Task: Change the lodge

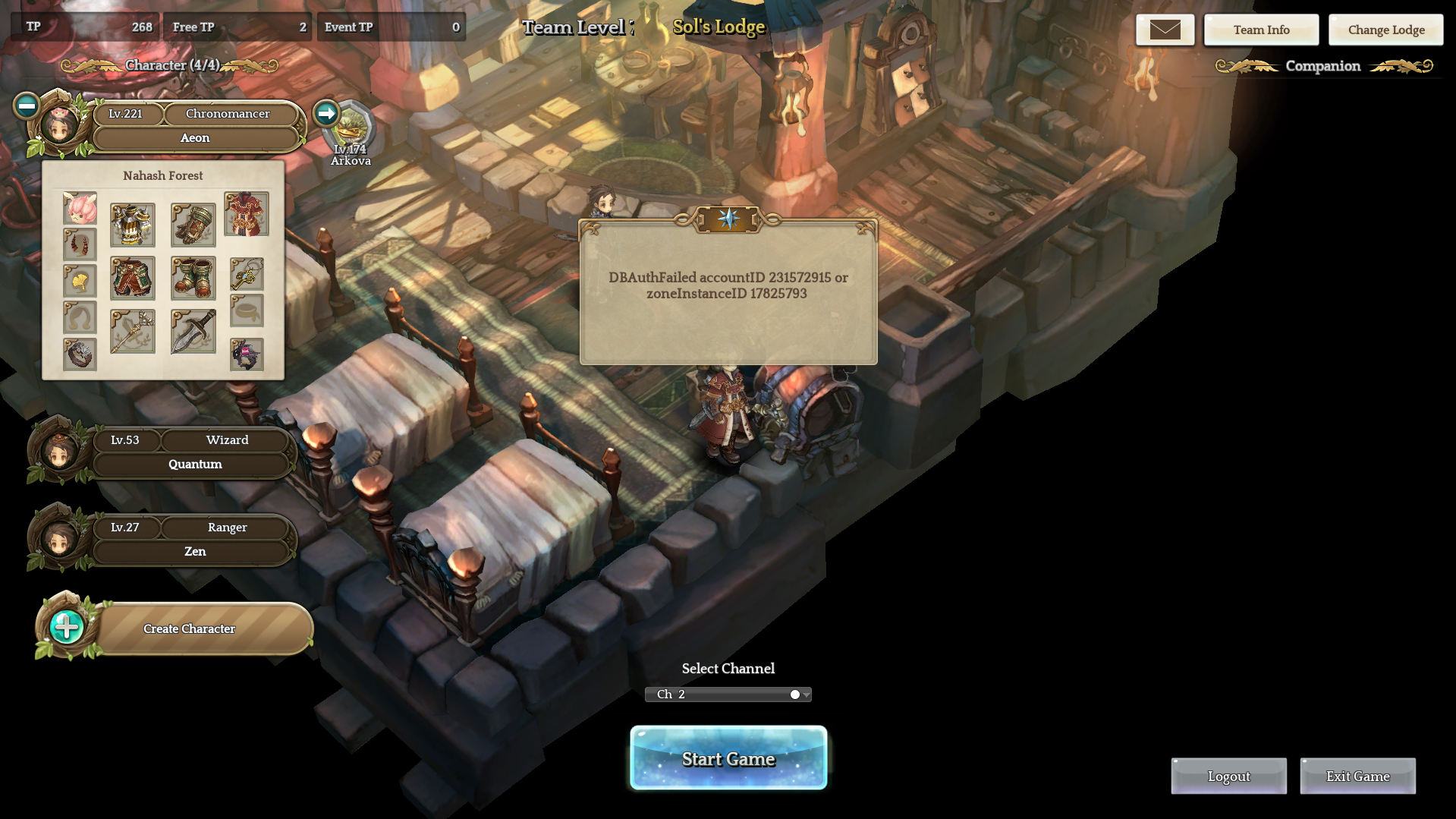Action: pos(1385,30)
